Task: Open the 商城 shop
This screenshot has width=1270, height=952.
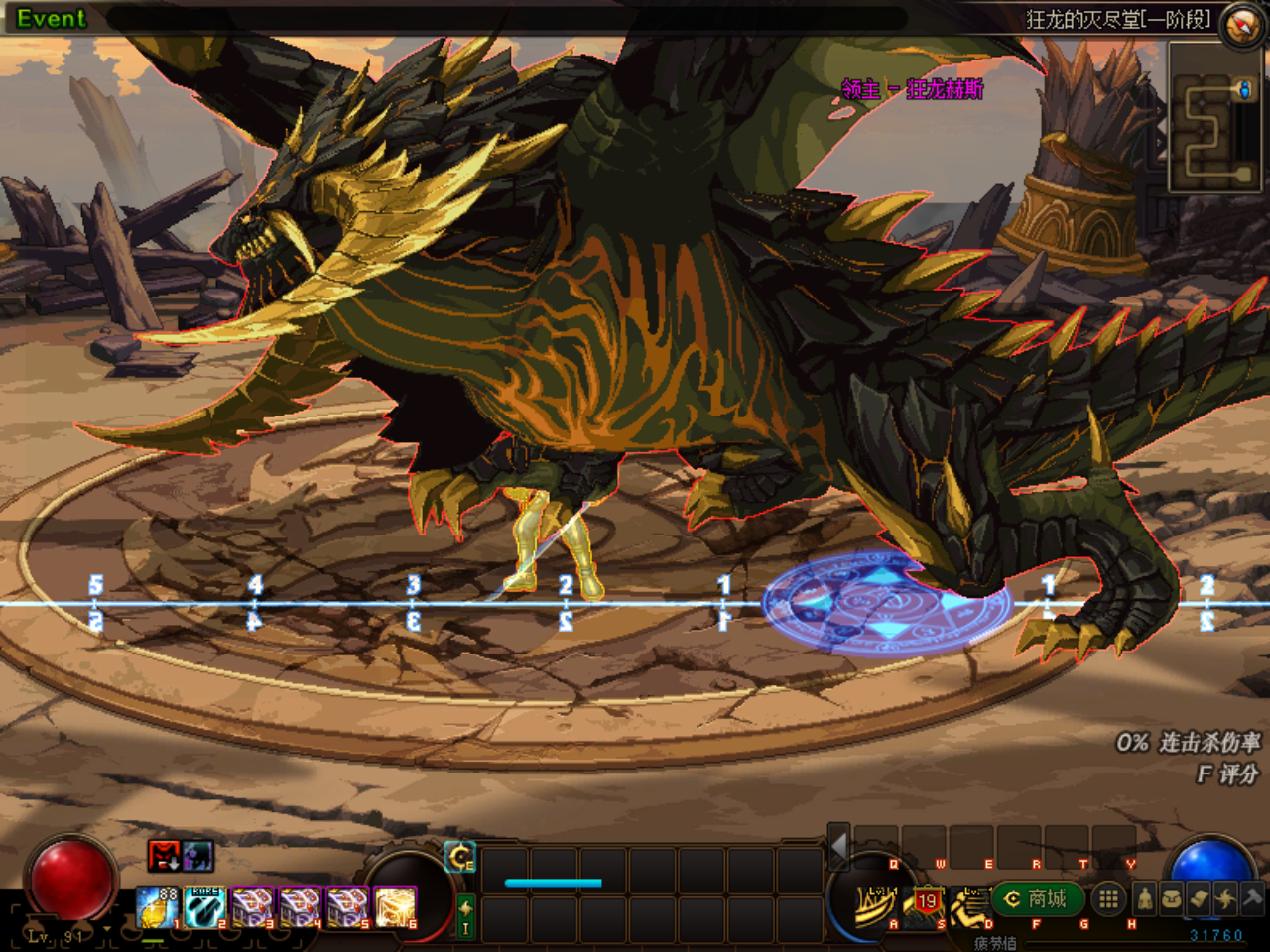Action: pos(1037,899)
